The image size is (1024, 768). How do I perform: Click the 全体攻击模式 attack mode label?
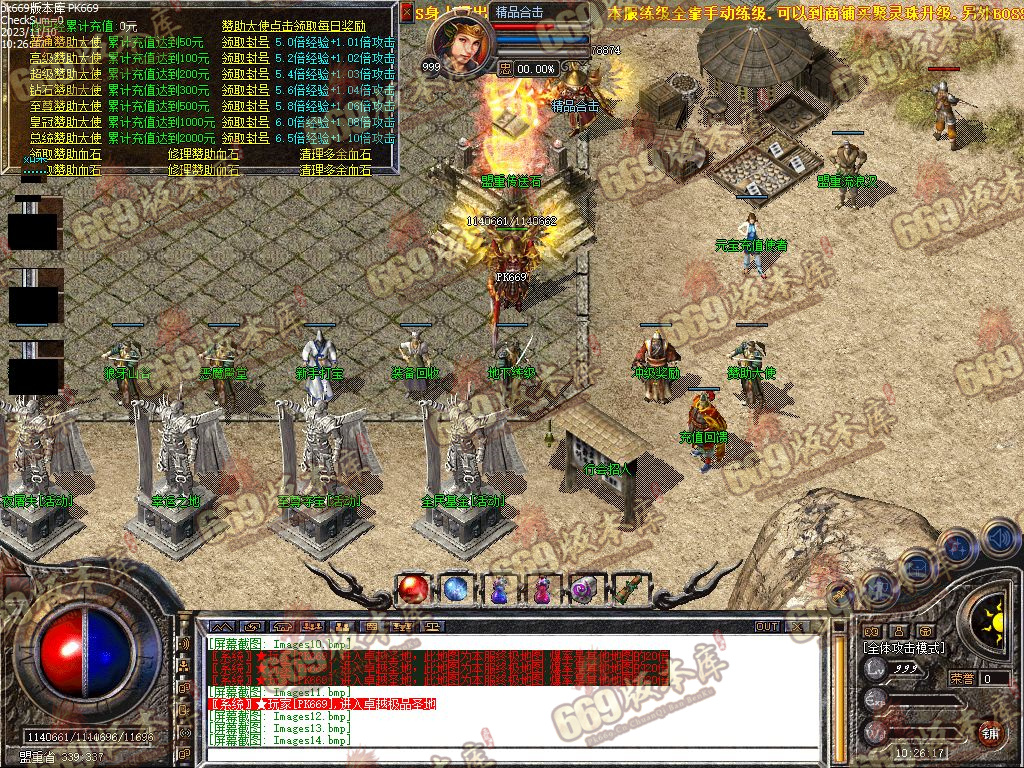(903, 648)
